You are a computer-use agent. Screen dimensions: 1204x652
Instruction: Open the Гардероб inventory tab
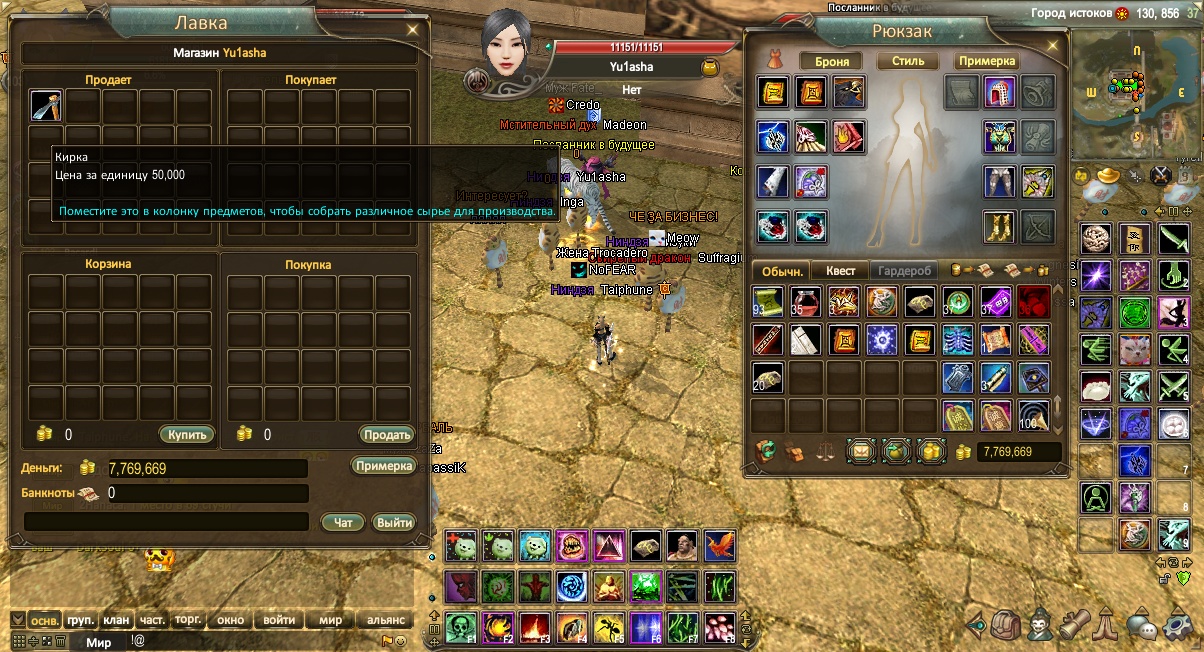coord(904,271)
